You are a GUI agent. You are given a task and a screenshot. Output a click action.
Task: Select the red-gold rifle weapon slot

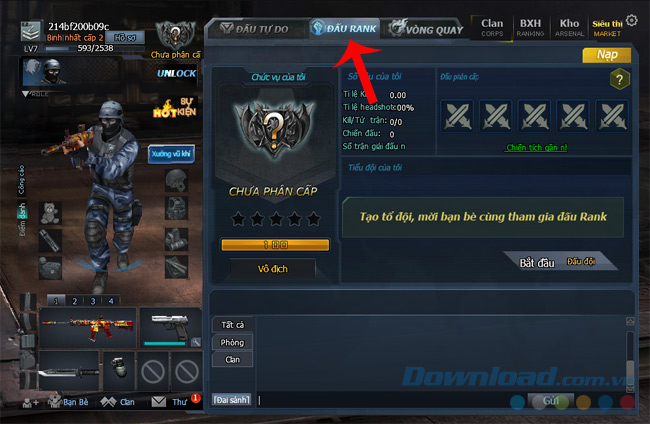click(x=85, y=326)
